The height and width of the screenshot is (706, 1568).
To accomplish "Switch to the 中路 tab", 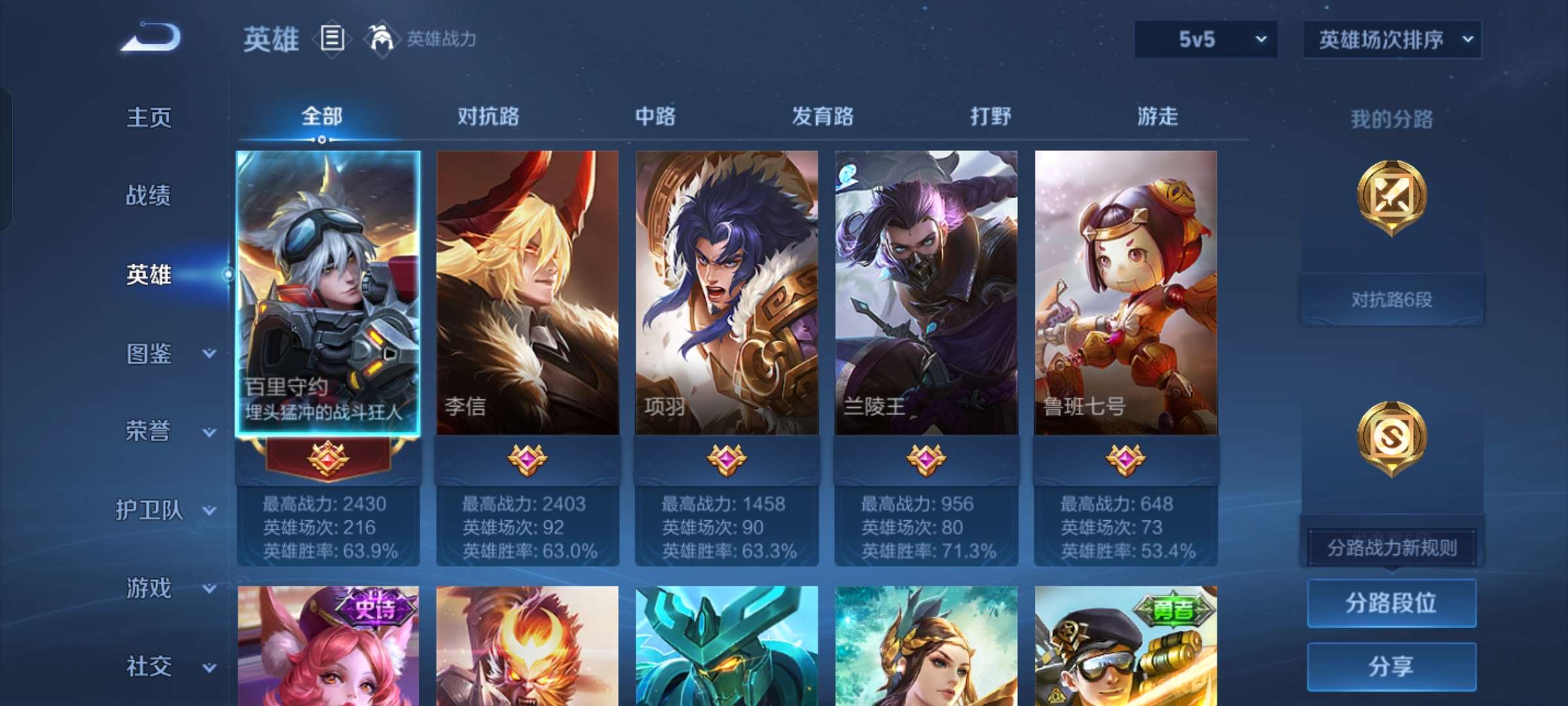I will (x=656, y=116).
